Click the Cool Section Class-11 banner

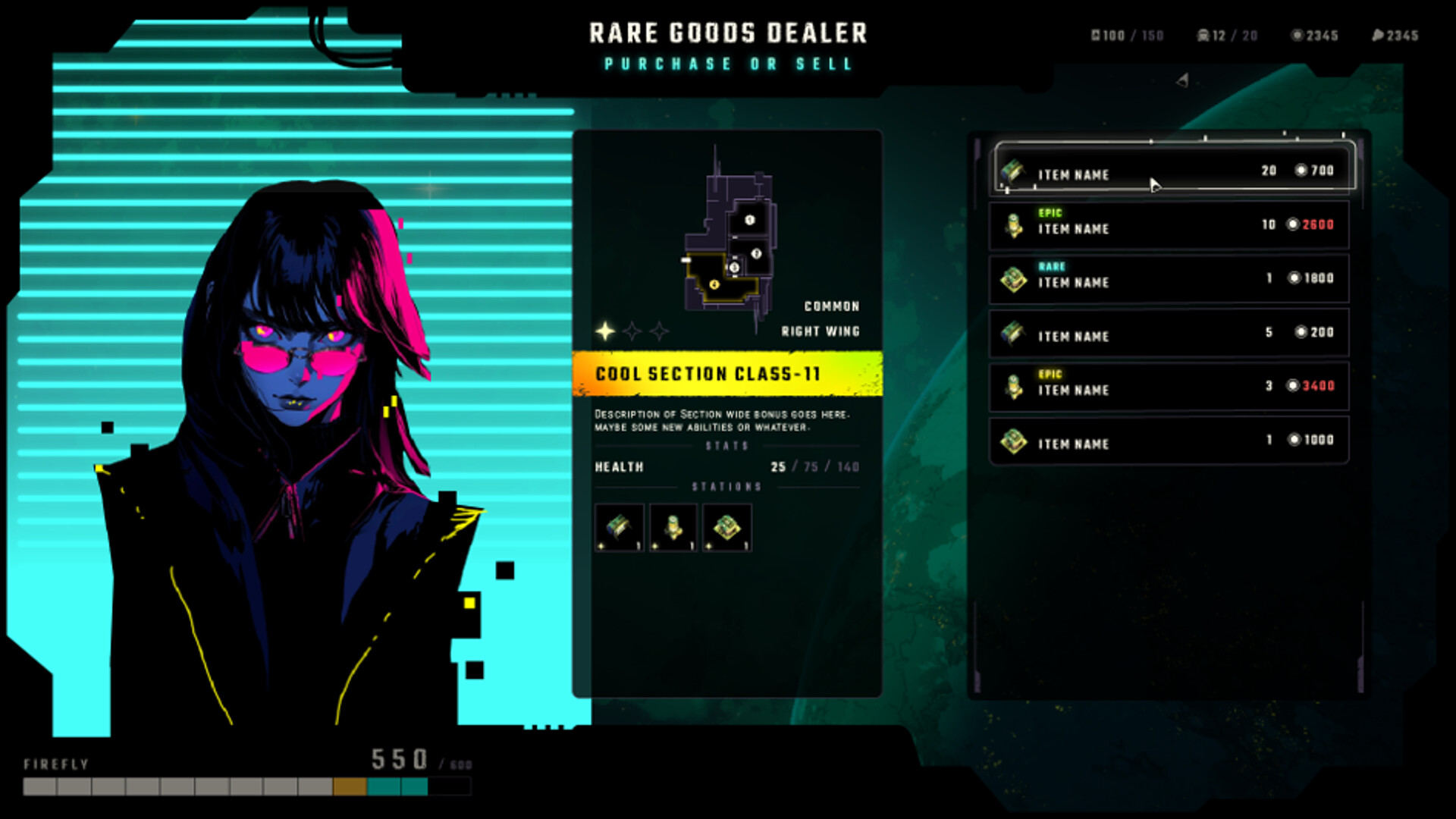point(730,373)
